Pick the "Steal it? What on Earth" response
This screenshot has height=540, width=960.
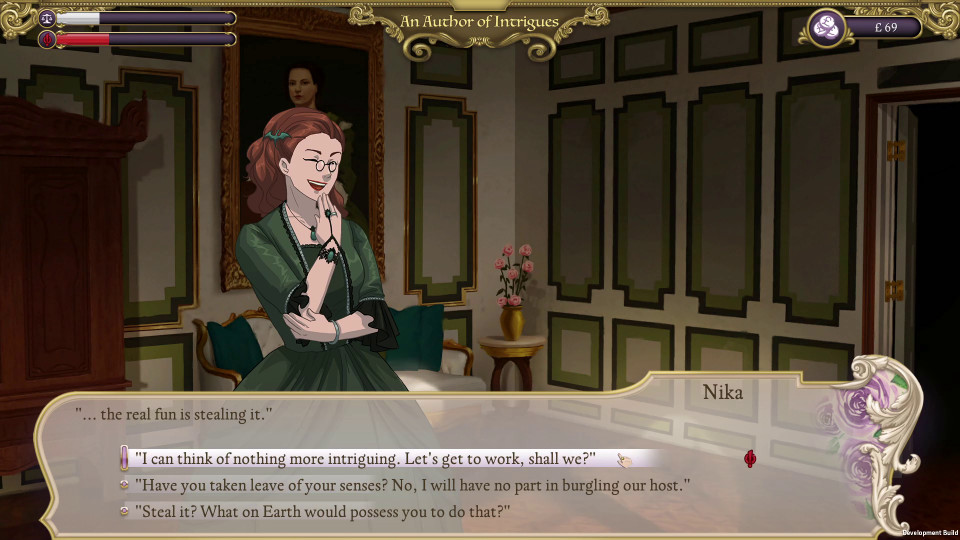pyautogui.click(x=322, y=511)
